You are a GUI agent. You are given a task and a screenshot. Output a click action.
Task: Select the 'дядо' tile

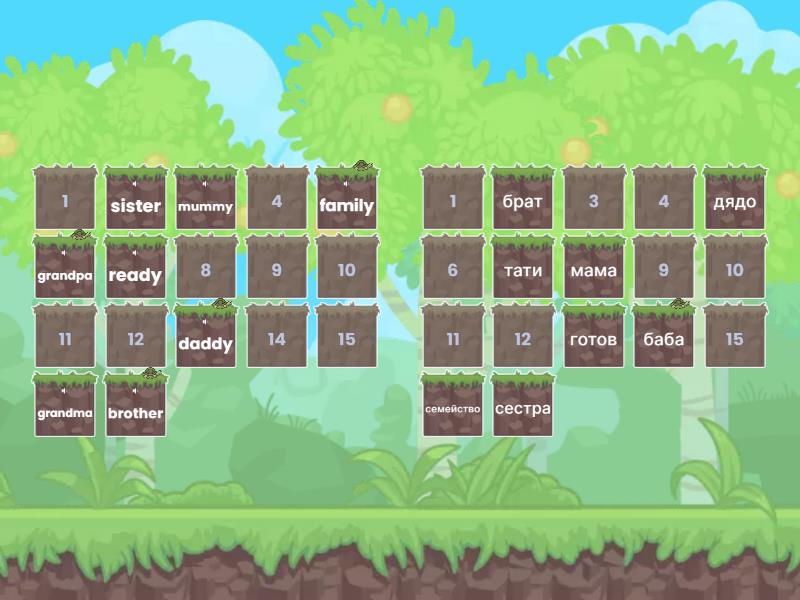(x=734, y=201)
